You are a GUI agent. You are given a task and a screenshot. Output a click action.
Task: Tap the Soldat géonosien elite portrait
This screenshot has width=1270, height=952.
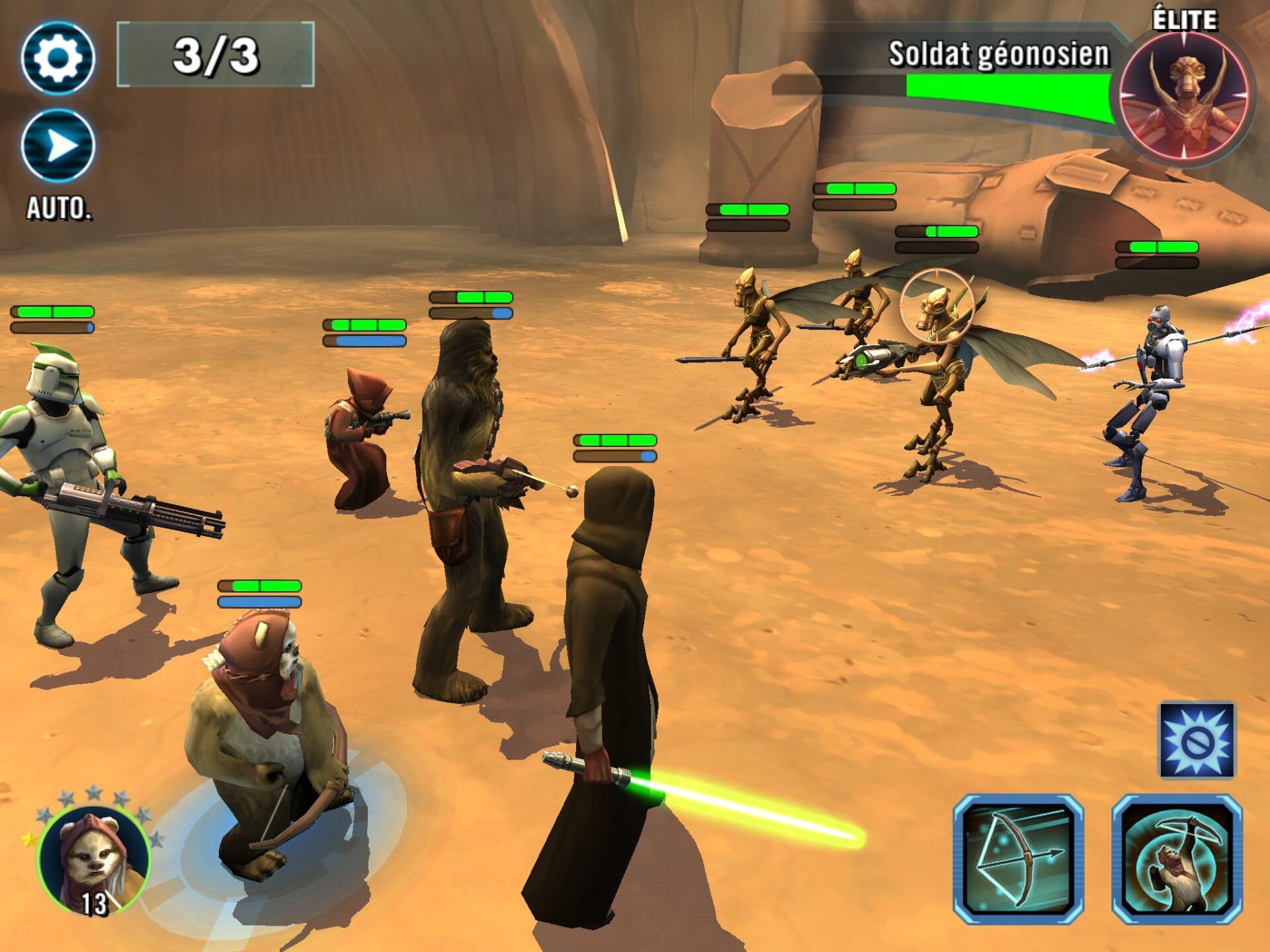pos(1184,96)
